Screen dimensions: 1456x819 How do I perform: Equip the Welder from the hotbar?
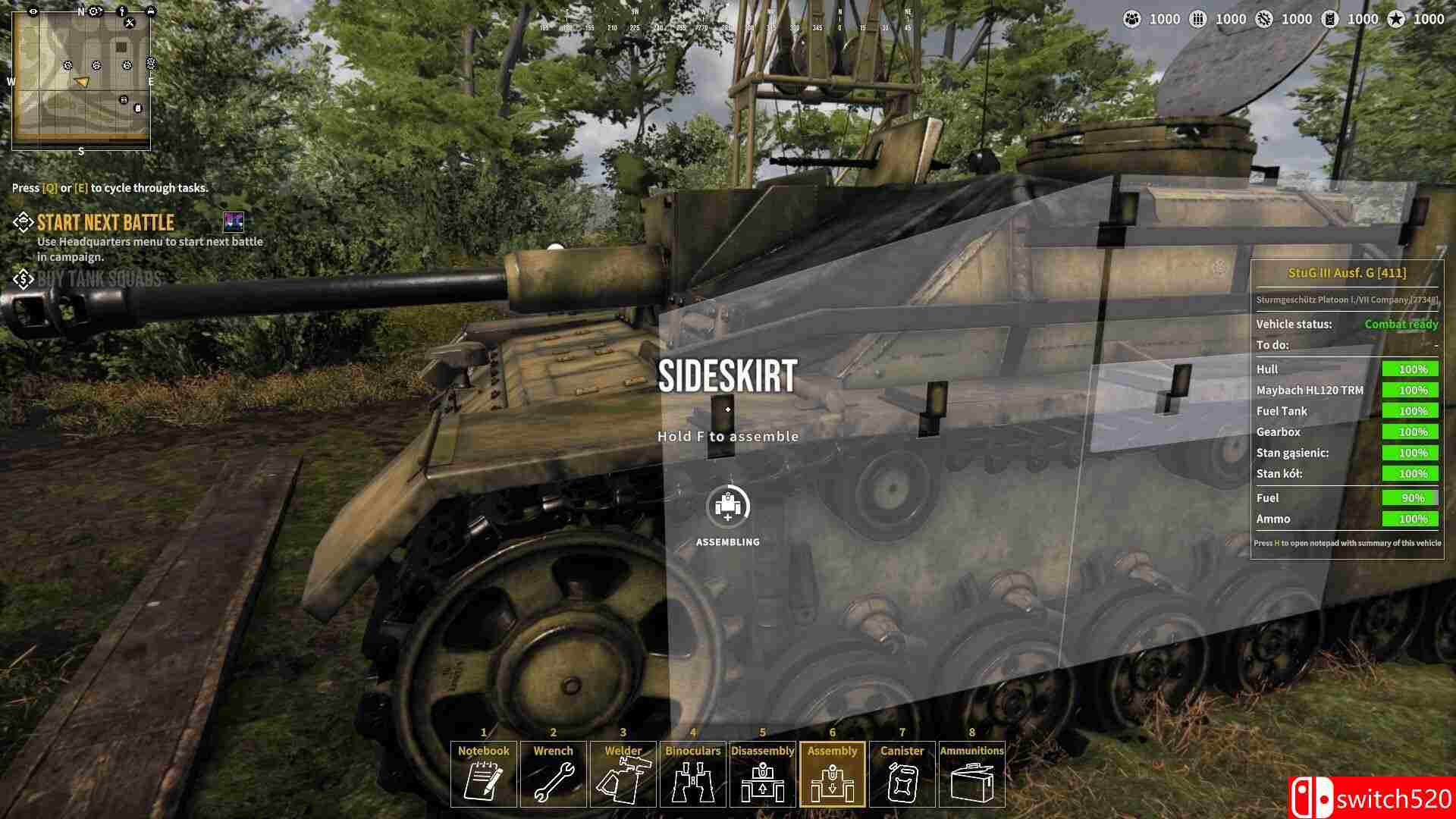pos(623,774)
